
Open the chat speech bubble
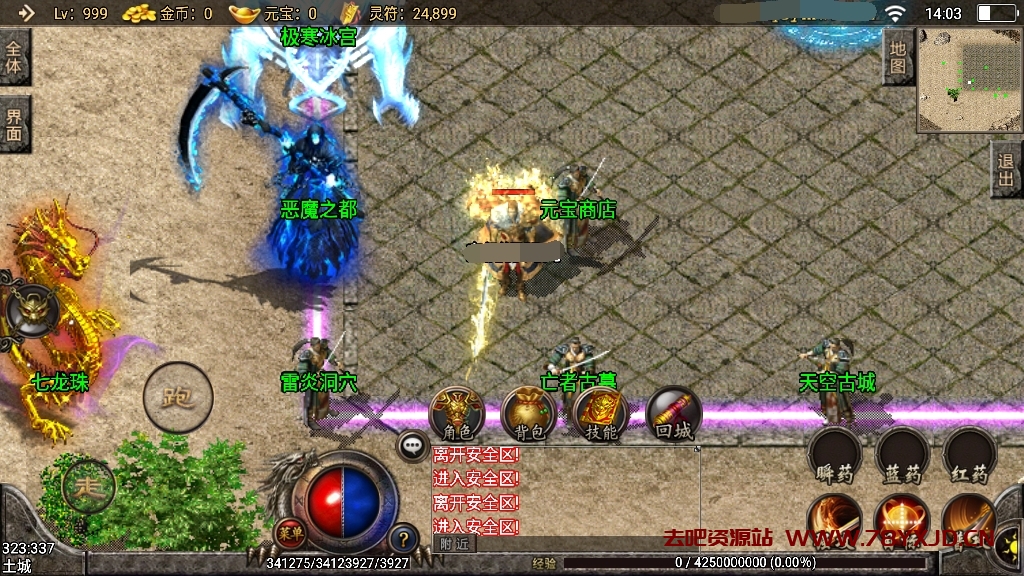click(412, 446)
